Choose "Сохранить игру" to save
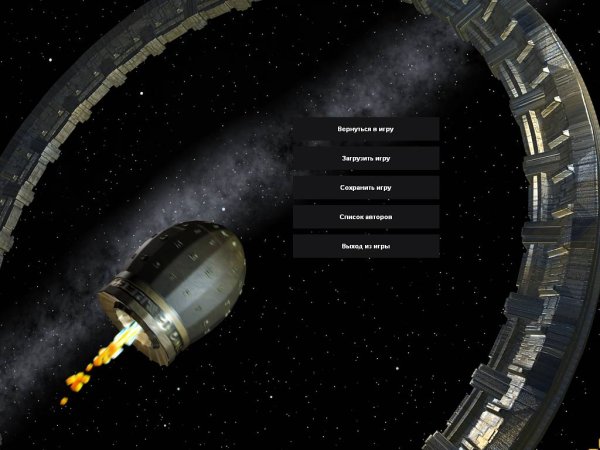The width and height of the screenshot is (600, 450). [365, 187]
